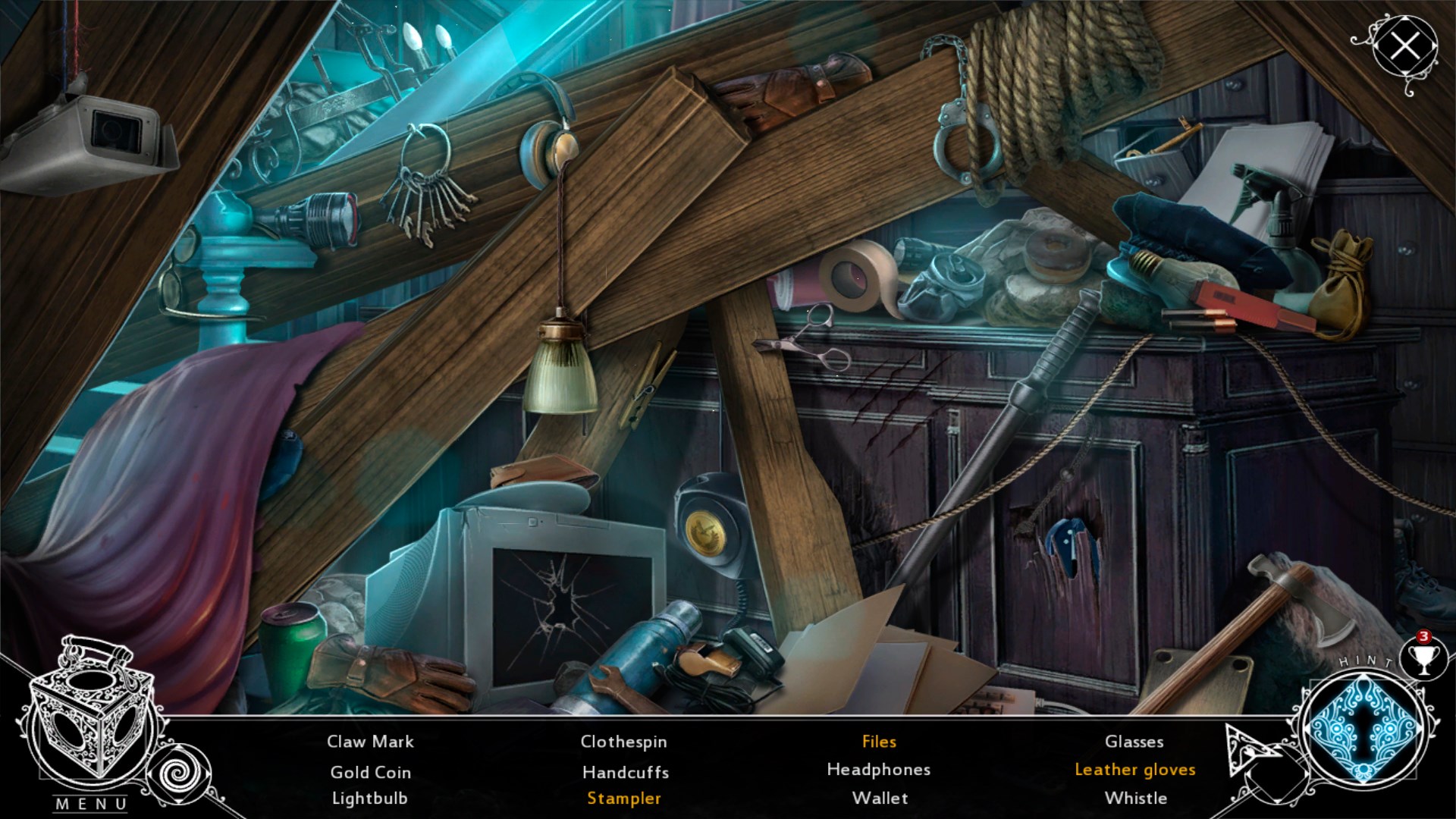Close the hidden object scene
The height and width of the screenshot is (819, 1456).
(1405, 47)
